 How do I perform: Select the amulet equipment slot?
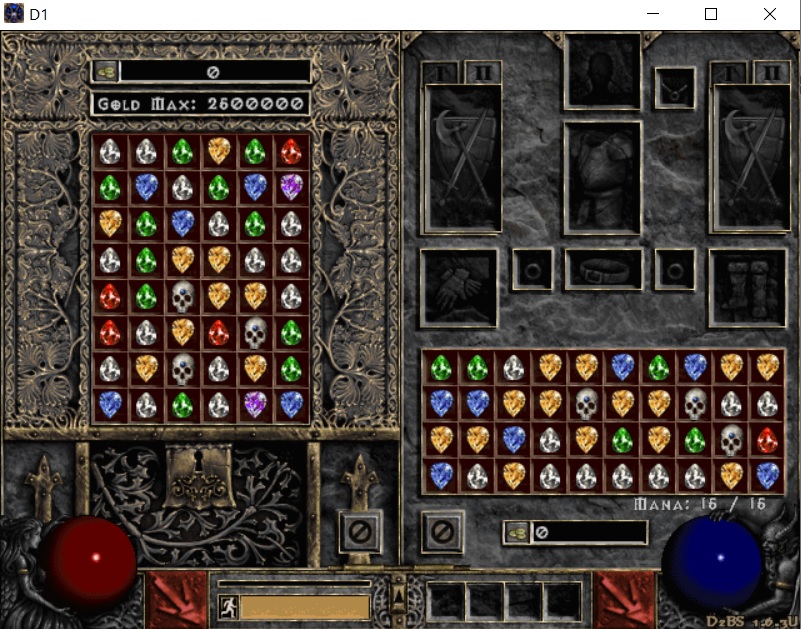point(675,89)
